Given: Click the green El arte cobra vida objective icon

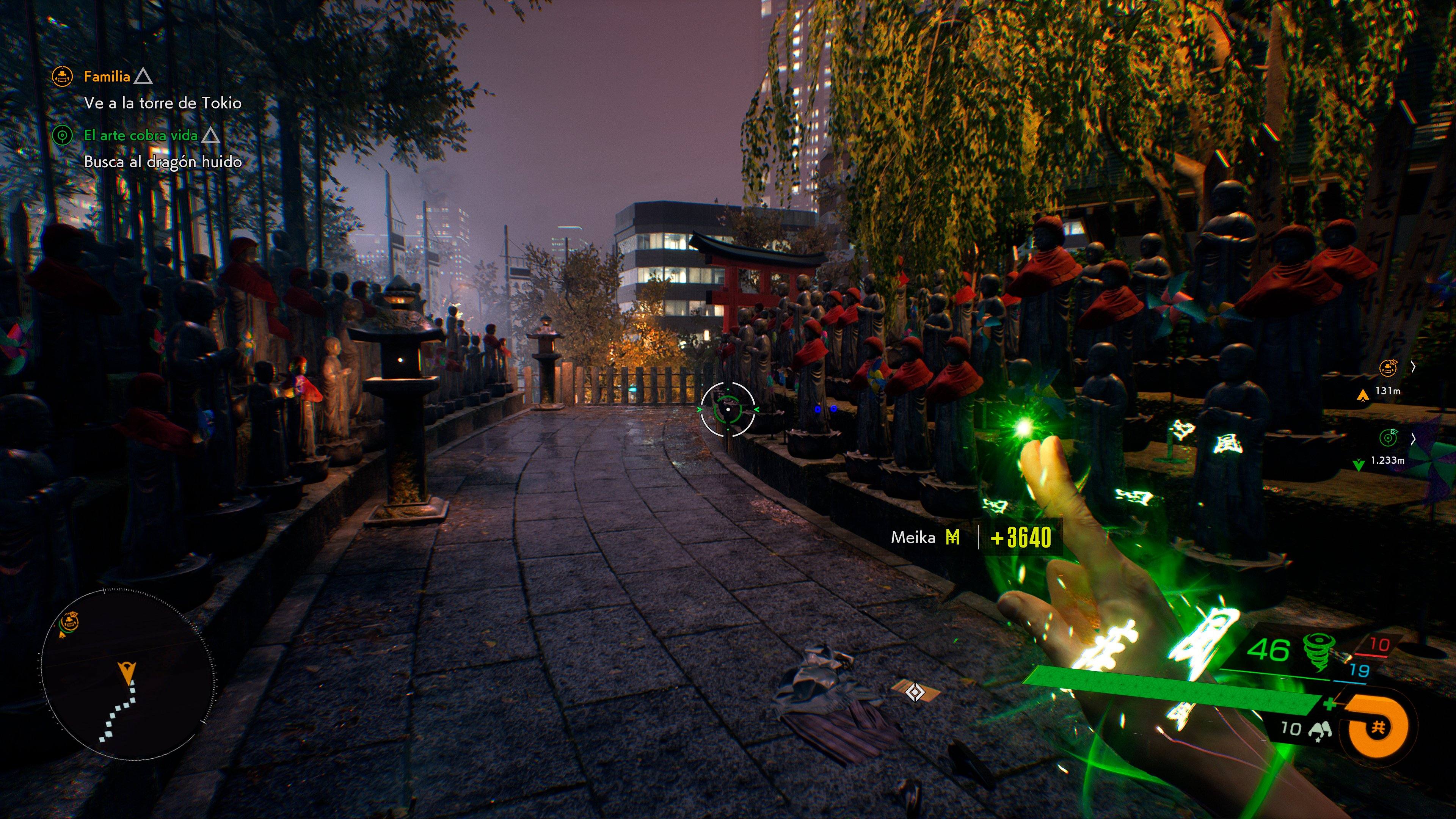Looking at the screenshot, I should tap(62, 136).
